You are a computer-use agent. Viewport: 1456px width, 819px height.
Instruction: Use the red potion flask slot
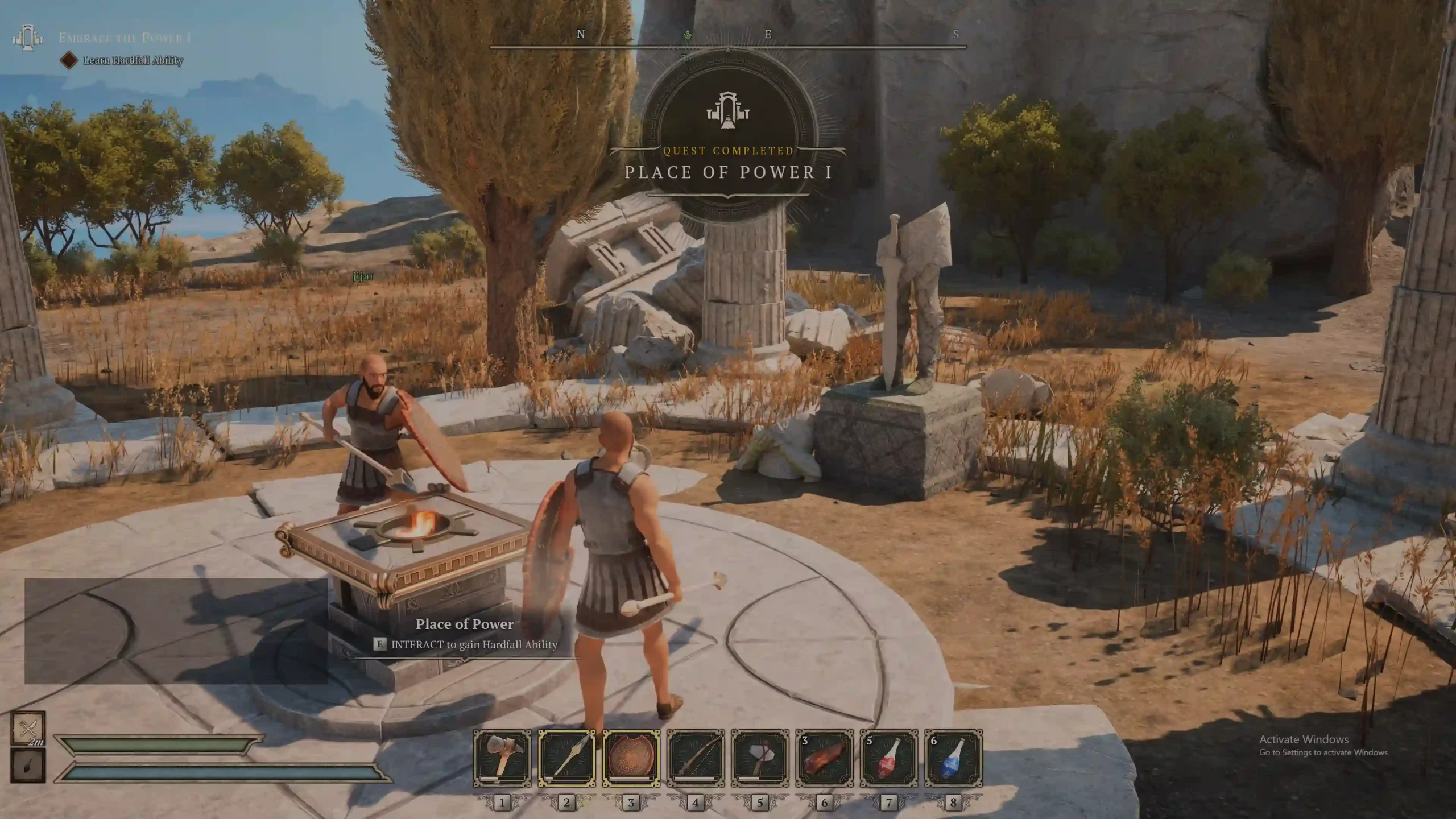tap(889, 758)
